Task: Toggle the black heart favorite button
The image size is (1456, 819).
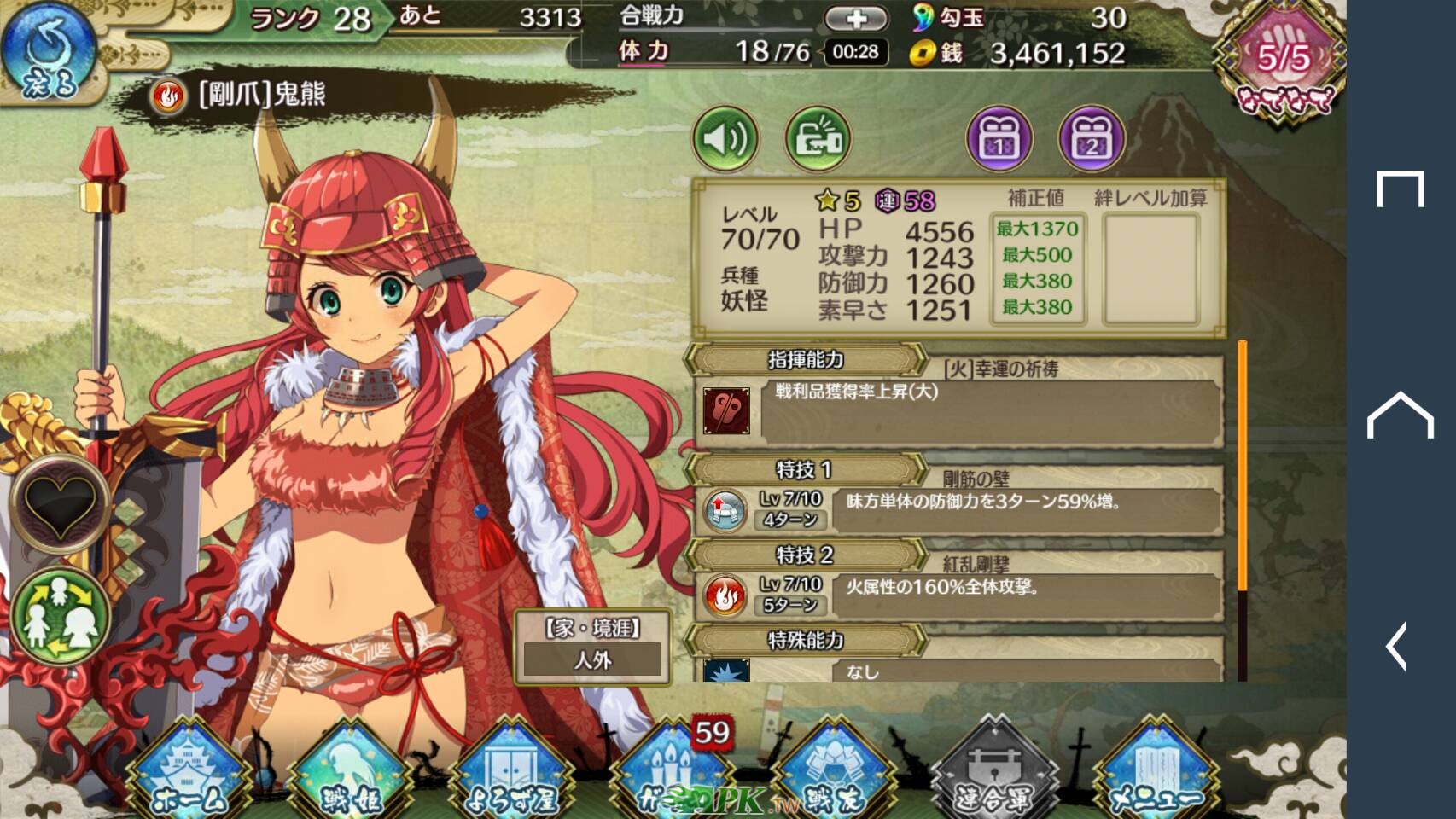Action: 60,505
